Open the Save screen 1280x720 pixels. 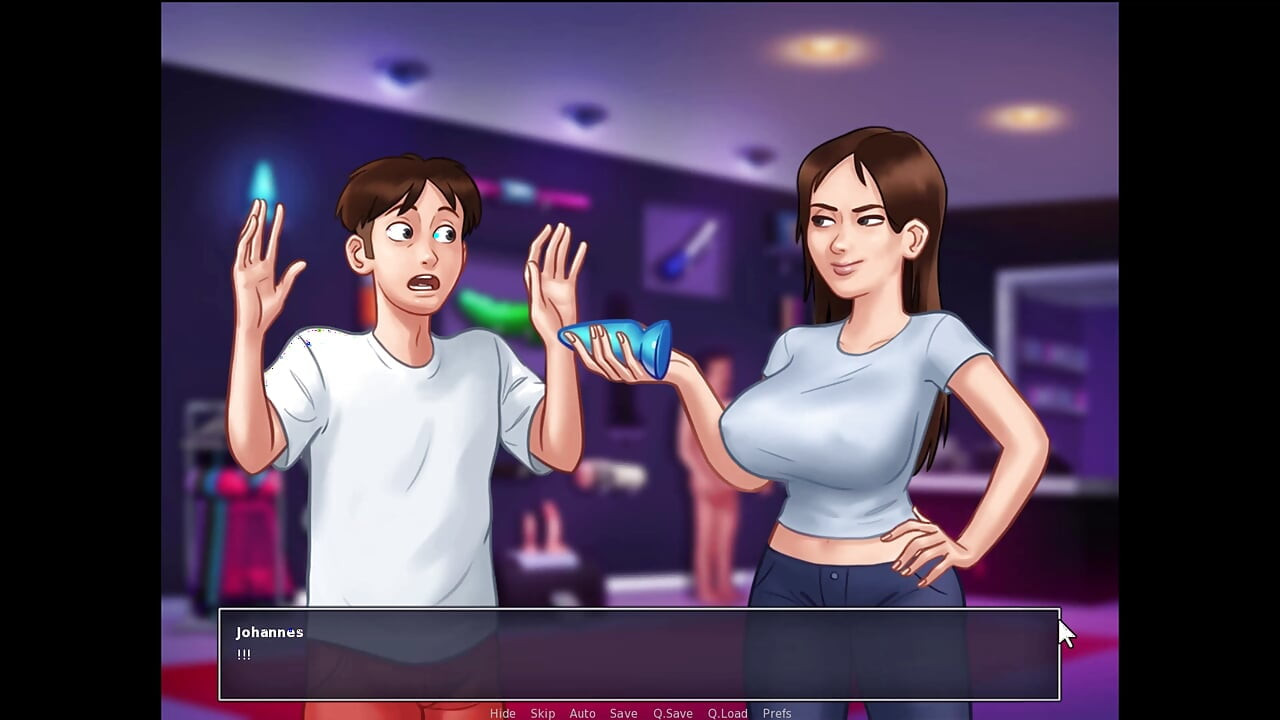click(x=623, y=713)
